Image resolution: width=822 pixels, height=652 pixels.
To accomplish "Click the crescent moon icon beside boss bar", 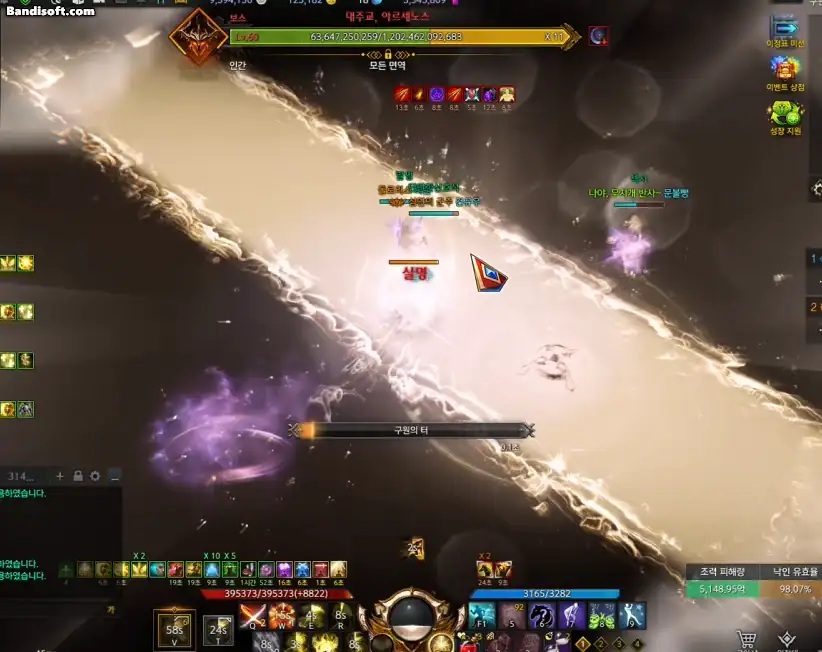I will pyautogui.click(x=598, y=37).
